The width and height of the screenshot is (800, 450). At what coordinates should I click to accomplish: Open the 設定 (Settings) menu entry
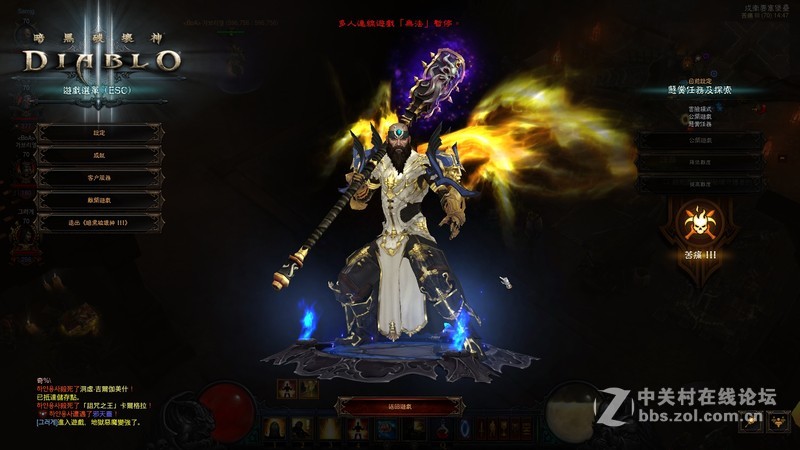point(99,132)
